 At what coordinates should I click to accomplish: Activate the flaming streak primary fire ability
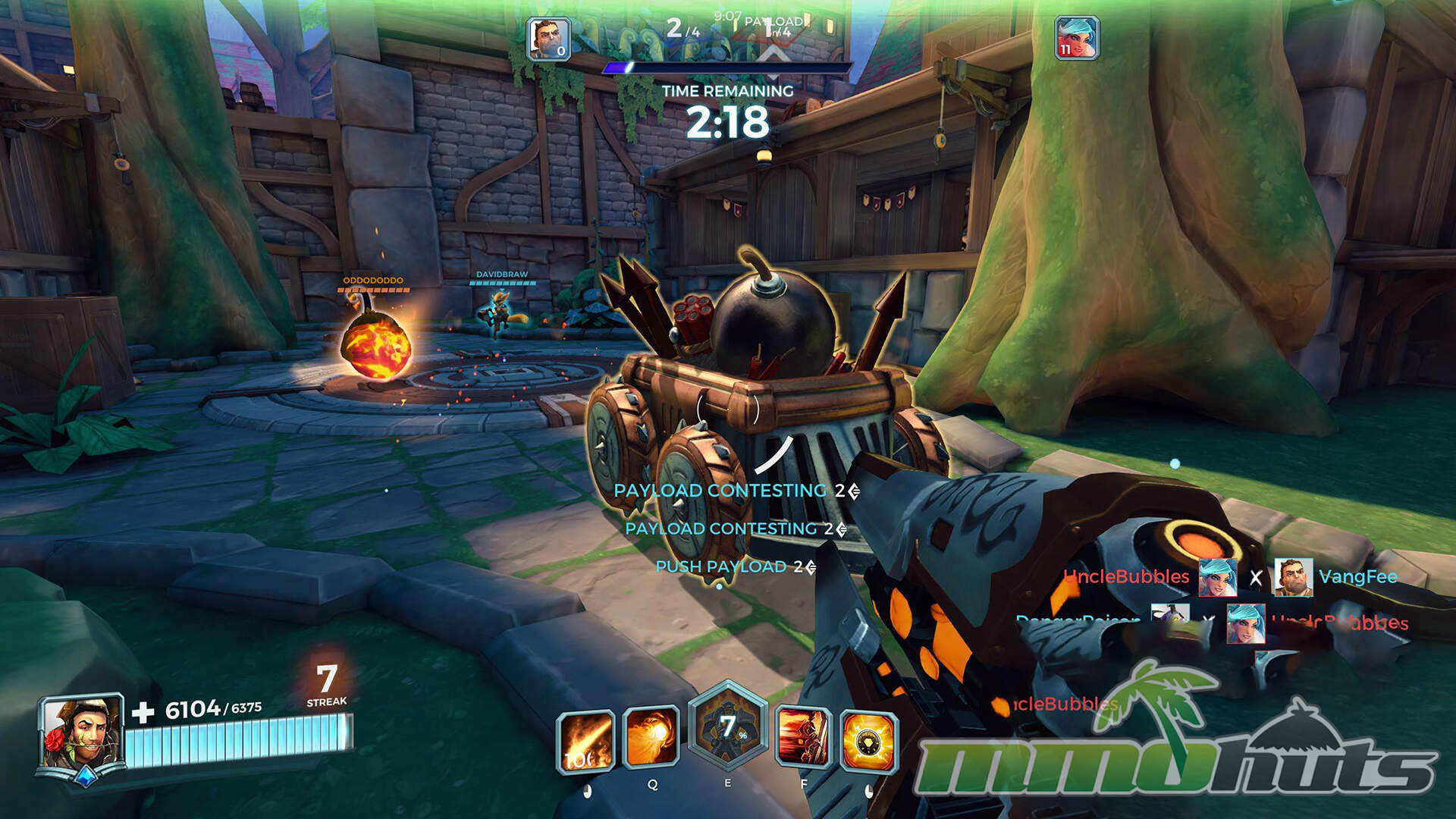[585, 741]
